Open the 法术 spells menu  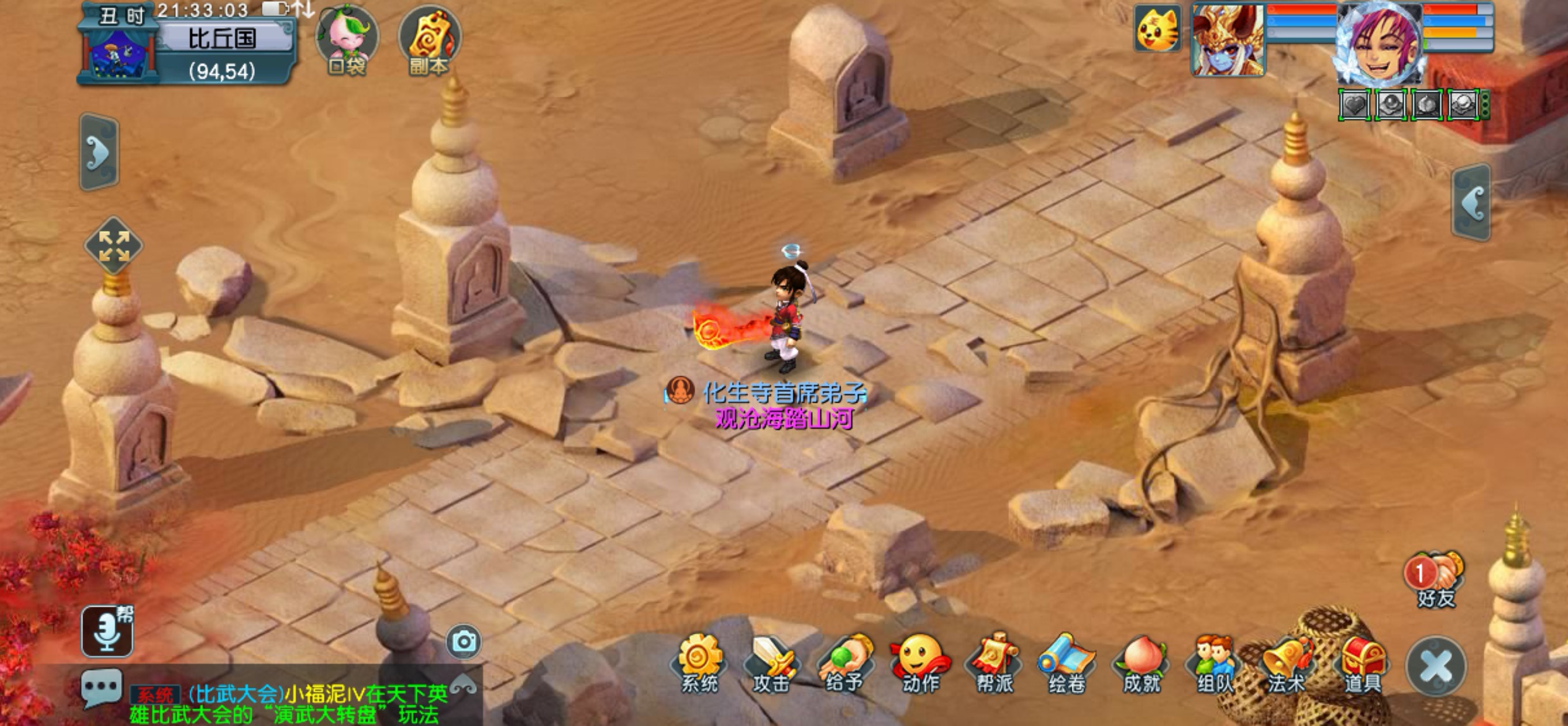click(1287, 662)
